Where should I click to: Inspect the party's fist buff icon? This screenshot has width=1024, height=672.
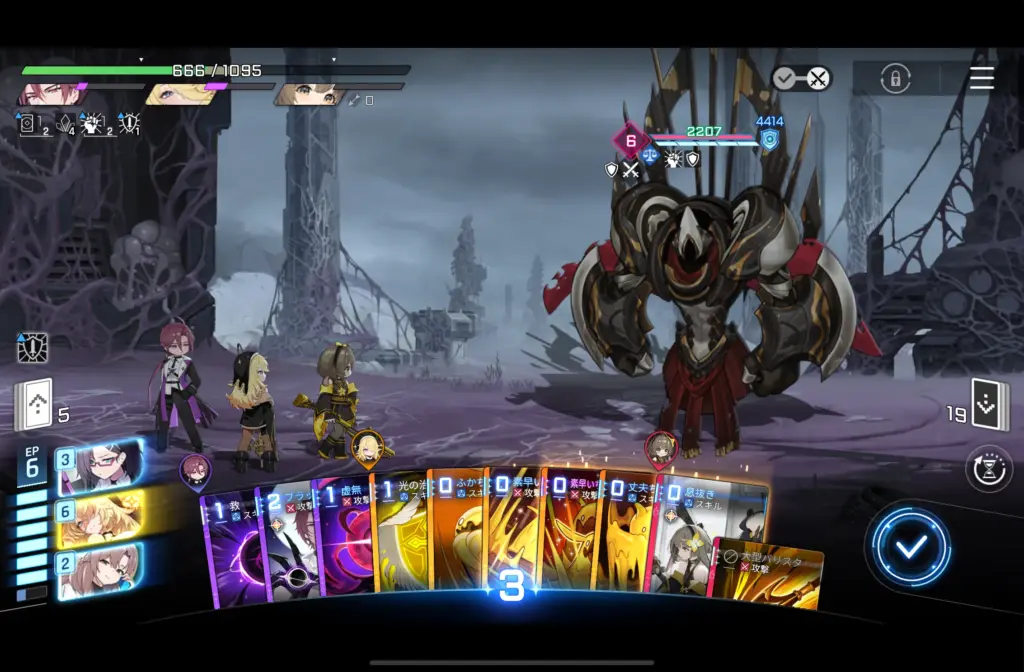pos(93,124)
